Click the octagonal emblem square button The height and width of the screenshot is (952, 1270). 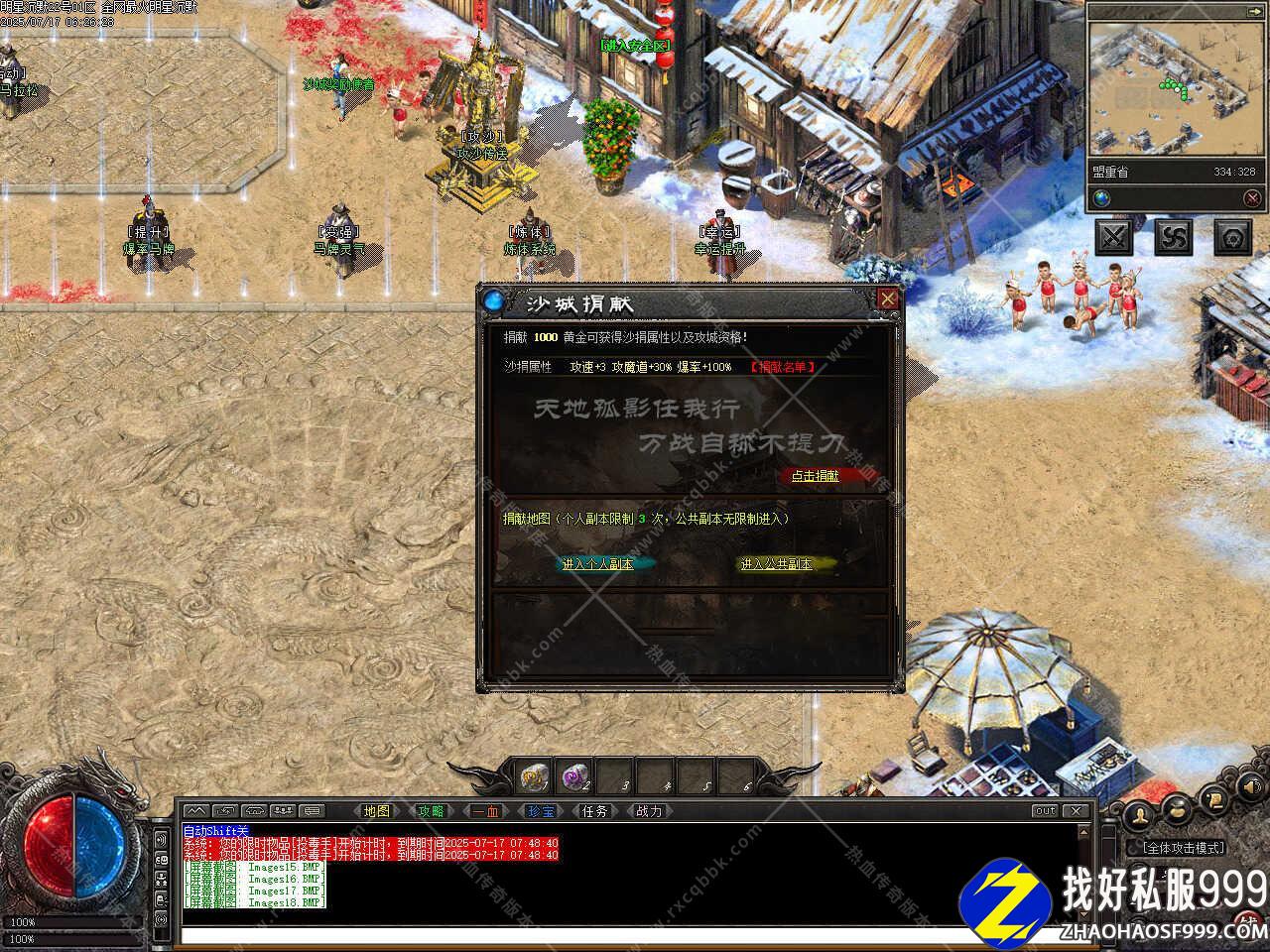[x=1233, y=237]
